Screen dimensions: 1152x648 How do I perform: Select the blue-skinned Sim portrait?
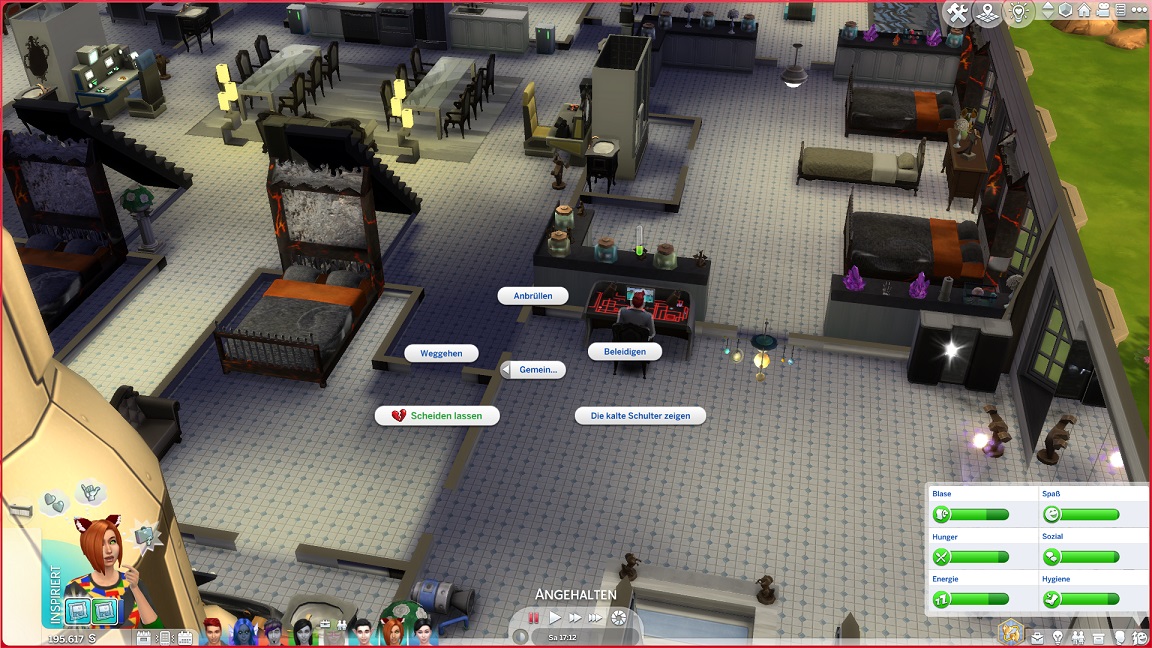243,632
